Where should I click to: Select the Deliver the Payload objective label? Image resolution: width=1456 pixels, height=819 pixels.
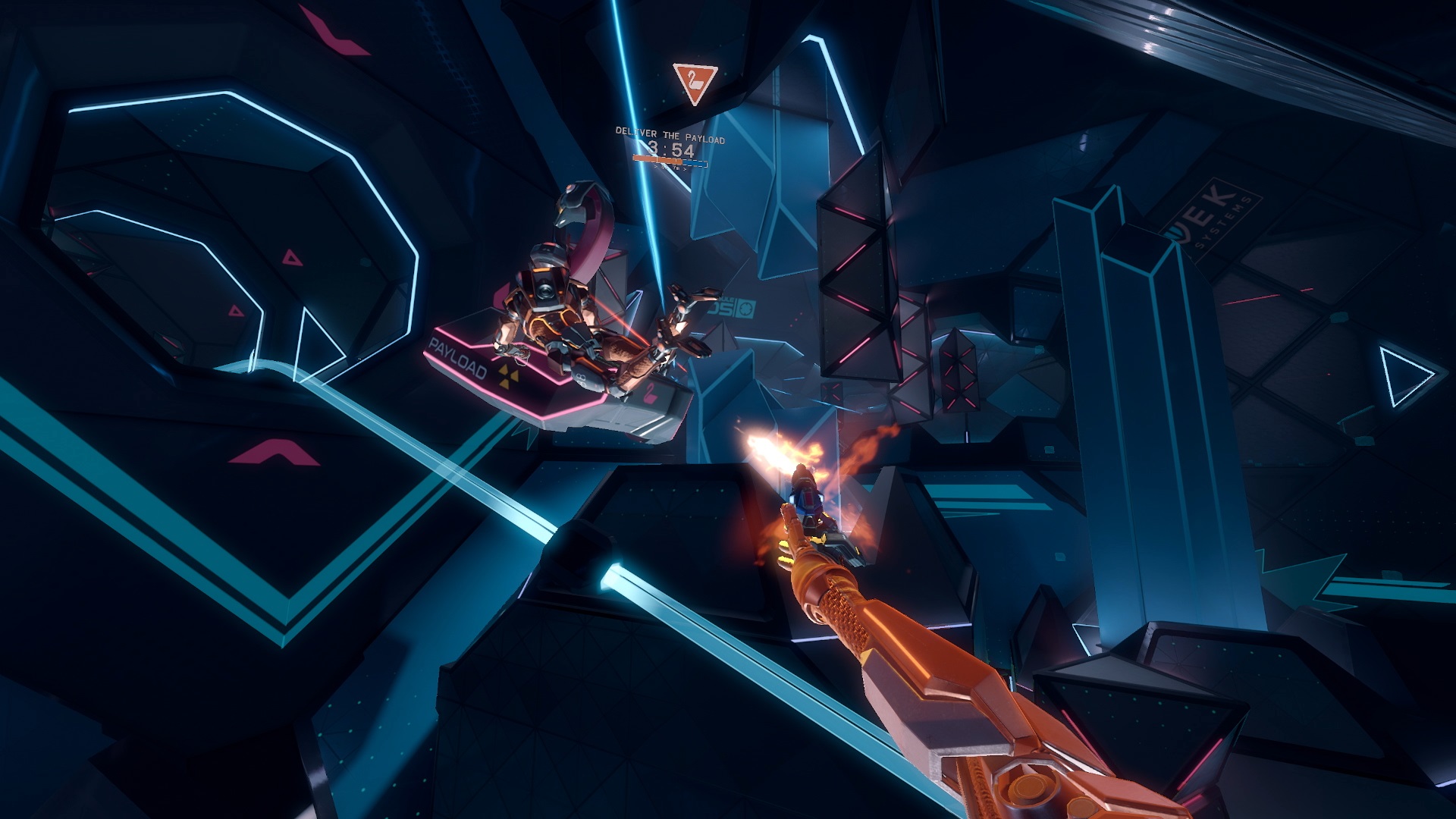click(670, 136)
